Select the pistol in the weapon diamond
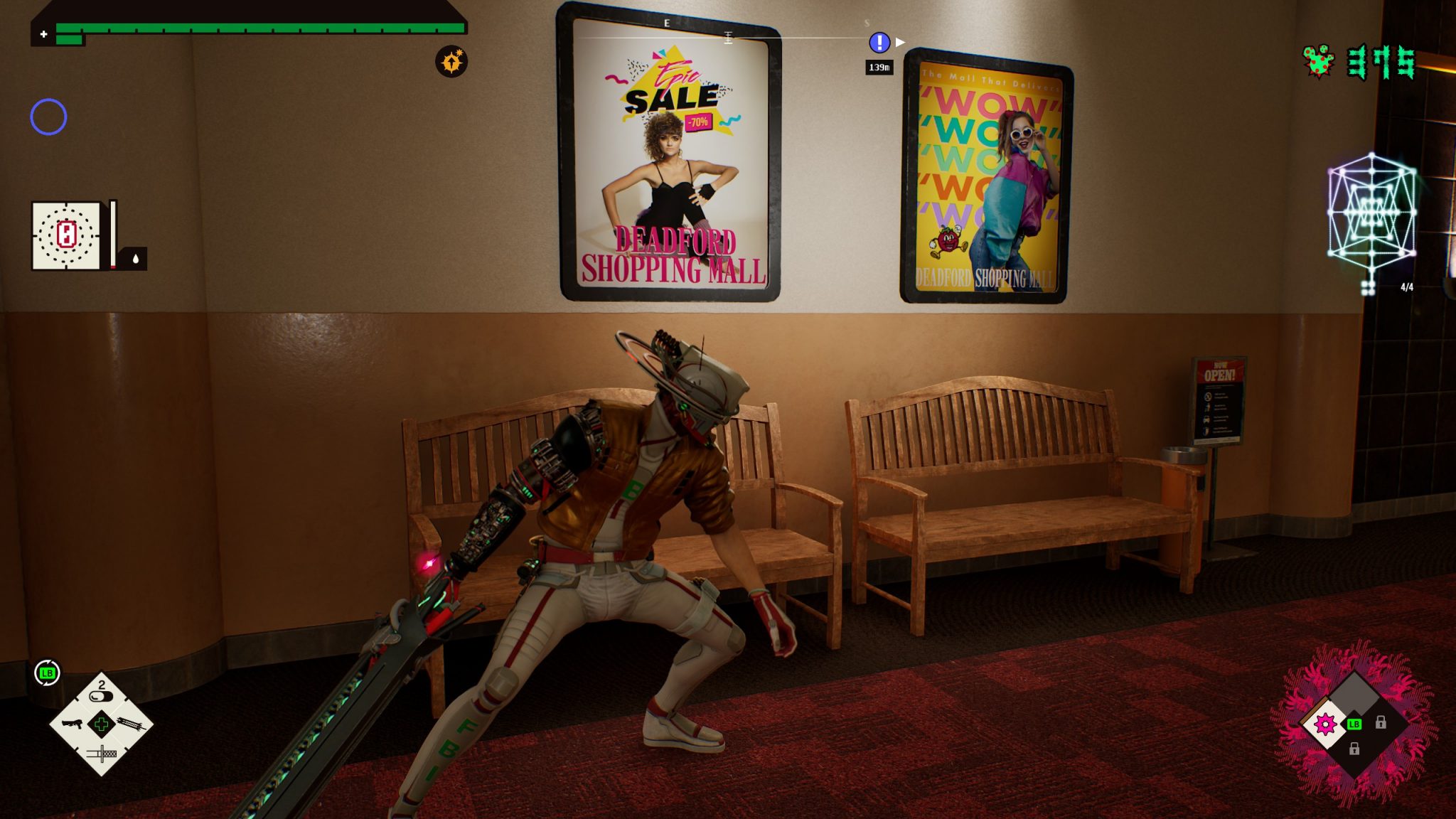This screenshot has width=1456, height=819. [x=73, y=724]
